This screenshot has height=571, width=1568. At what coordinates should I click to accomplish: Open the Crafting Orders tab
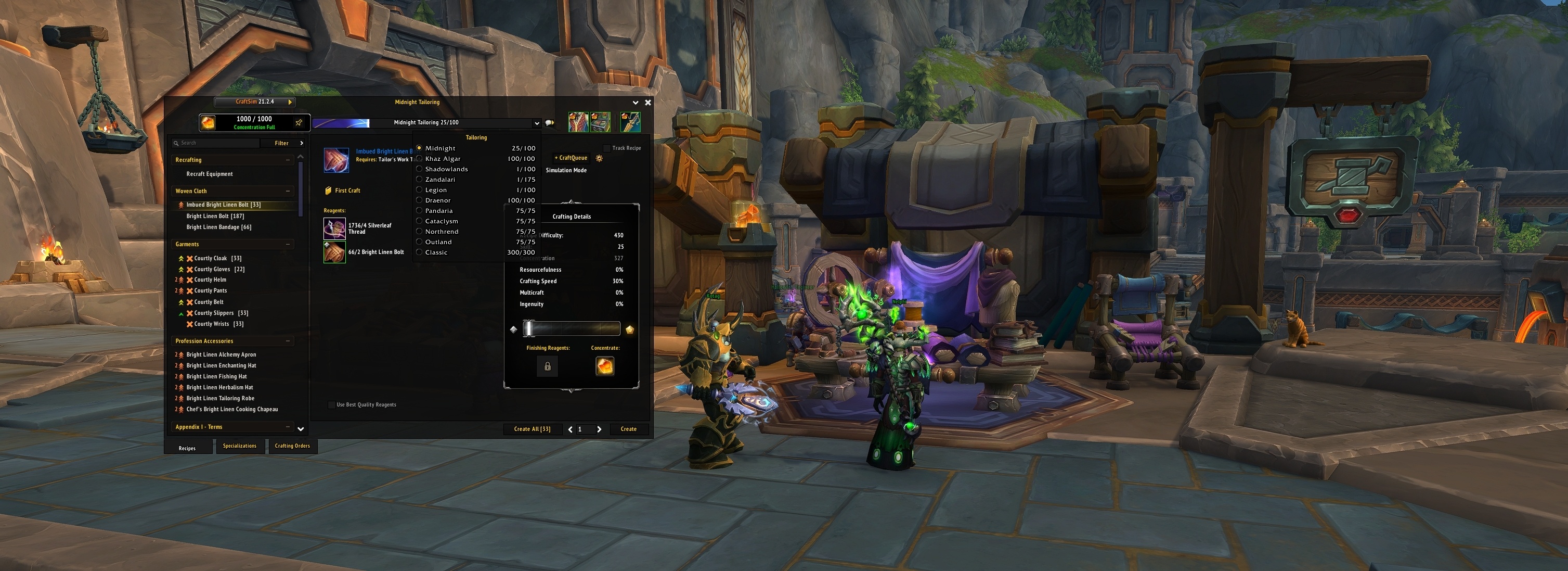point(292,446)
